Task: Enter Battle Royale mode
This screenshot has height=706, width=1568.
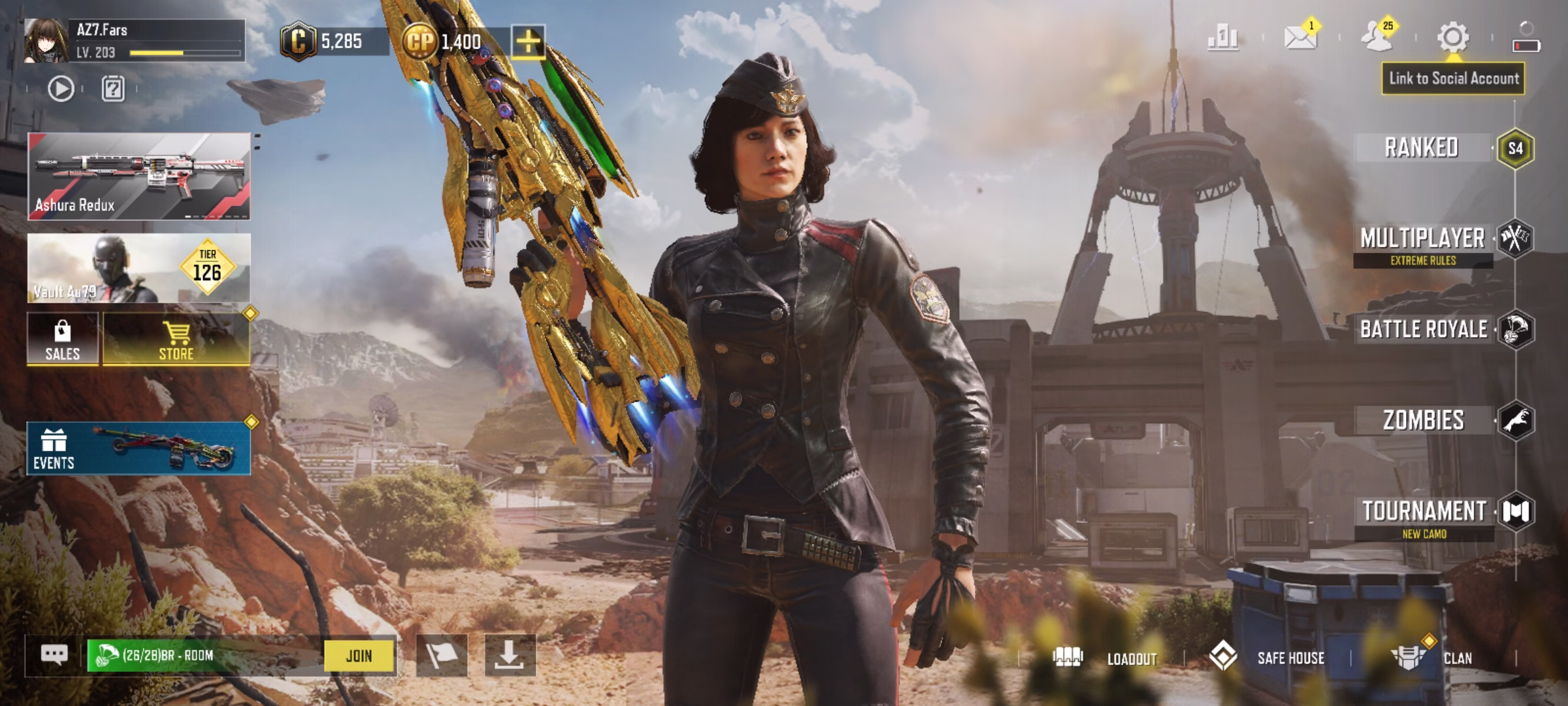Action: coord(1424,329)
